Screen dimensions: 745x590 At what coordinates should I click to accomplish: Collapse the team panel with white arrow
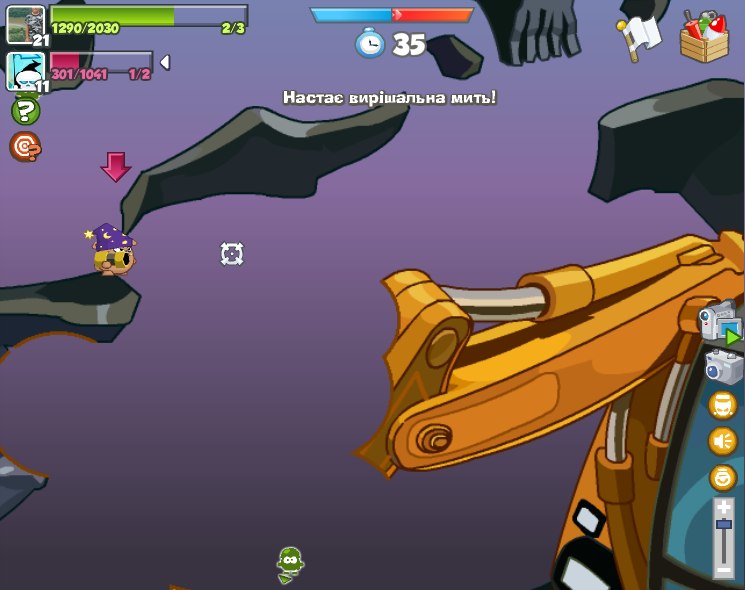point(165,62)
